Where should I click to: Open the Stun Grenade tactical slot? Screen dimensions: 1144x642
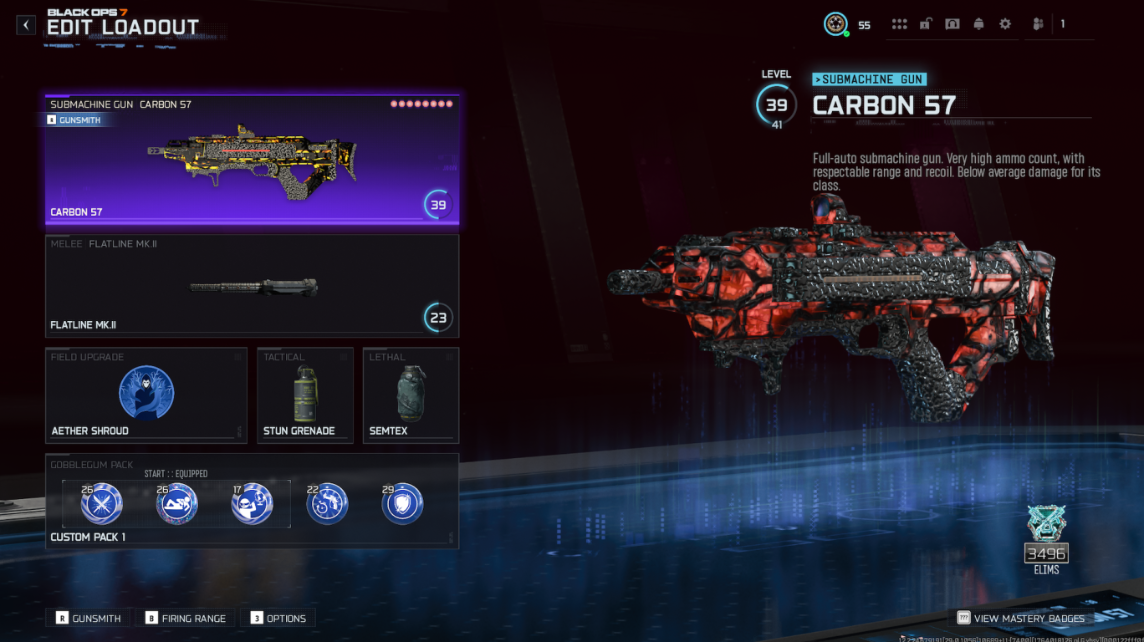[x=305, y=395]
